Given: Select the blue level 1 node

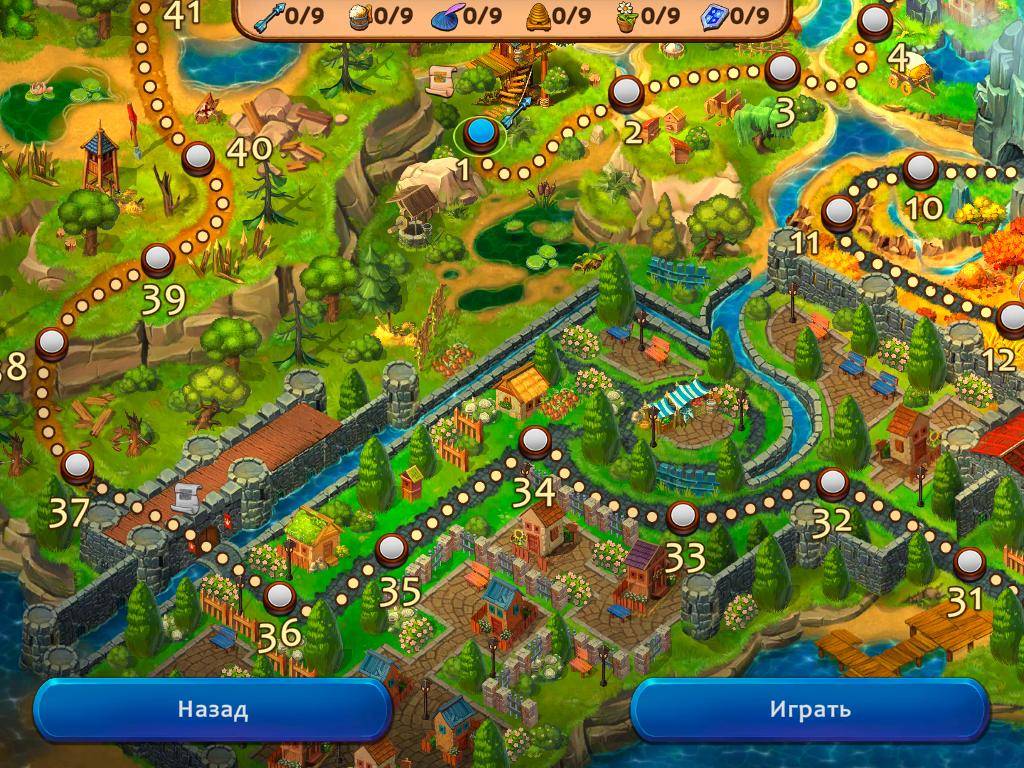Looking at the screenshot, I should coord(482,131).
